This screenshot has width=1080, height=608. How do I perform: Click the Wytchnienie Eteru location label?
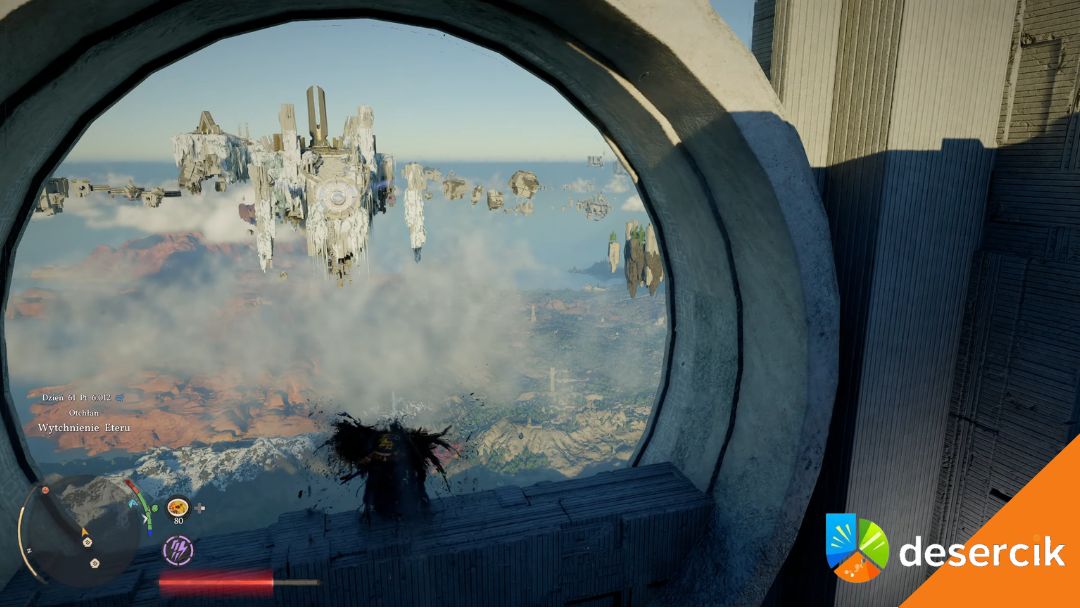(x=84, y=428)
